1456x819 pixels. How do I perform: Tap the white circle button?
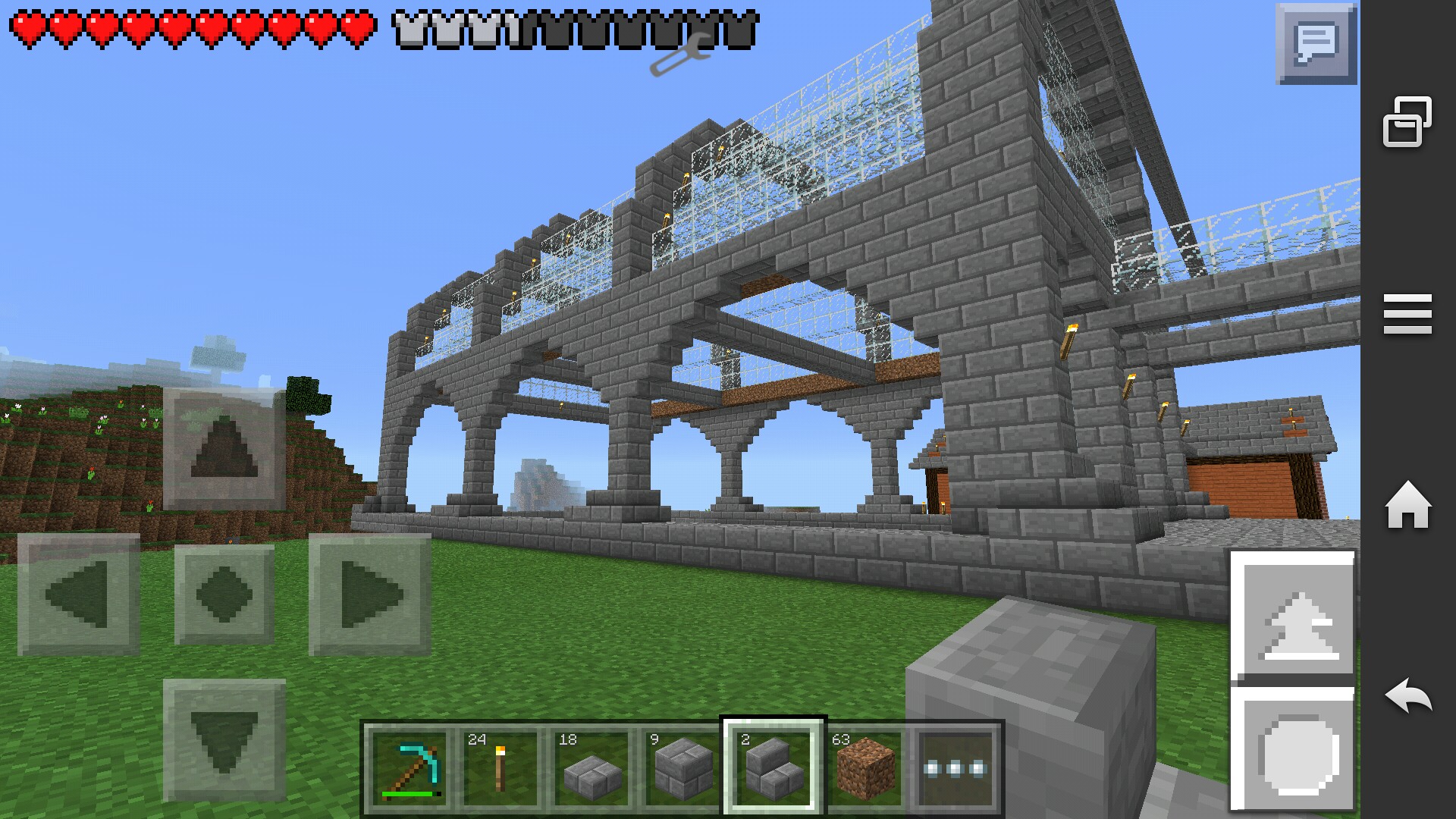(x=1293, y=751)
